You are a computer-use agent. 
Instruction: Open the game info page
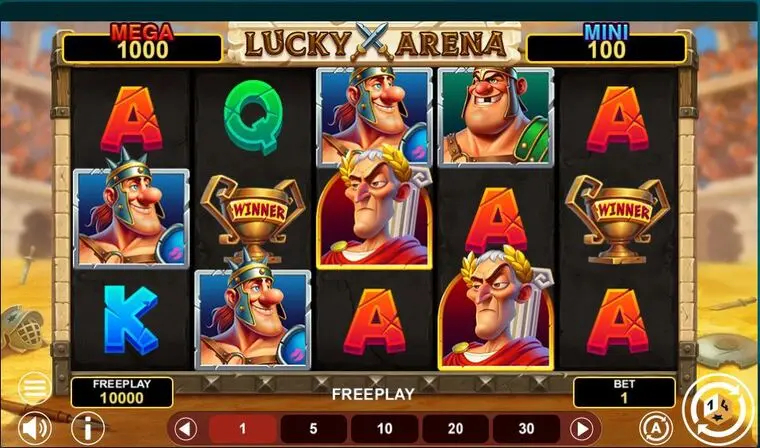click(x=90, y=428)
